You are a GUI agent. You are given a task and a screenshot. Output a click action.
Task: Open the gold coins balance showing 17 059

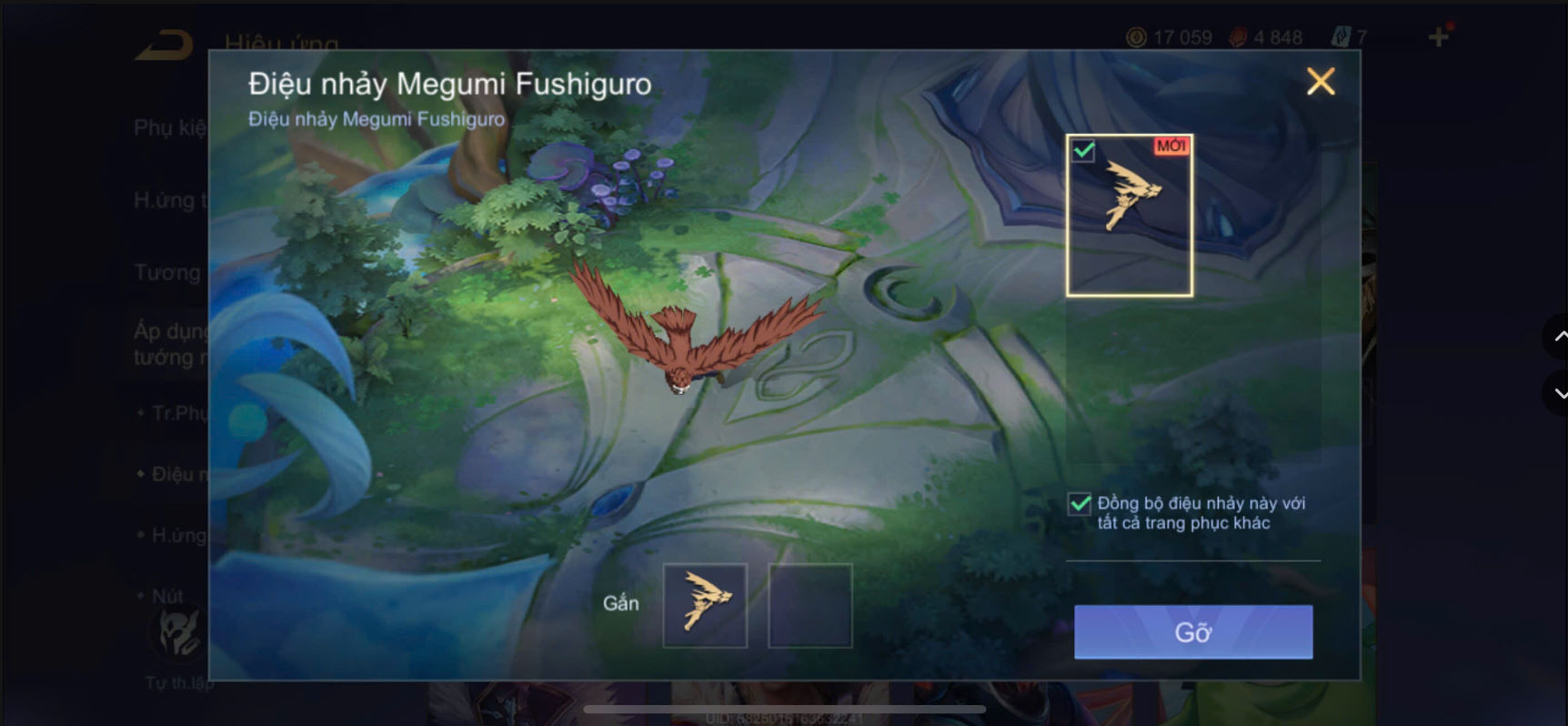click(1178, 37)
